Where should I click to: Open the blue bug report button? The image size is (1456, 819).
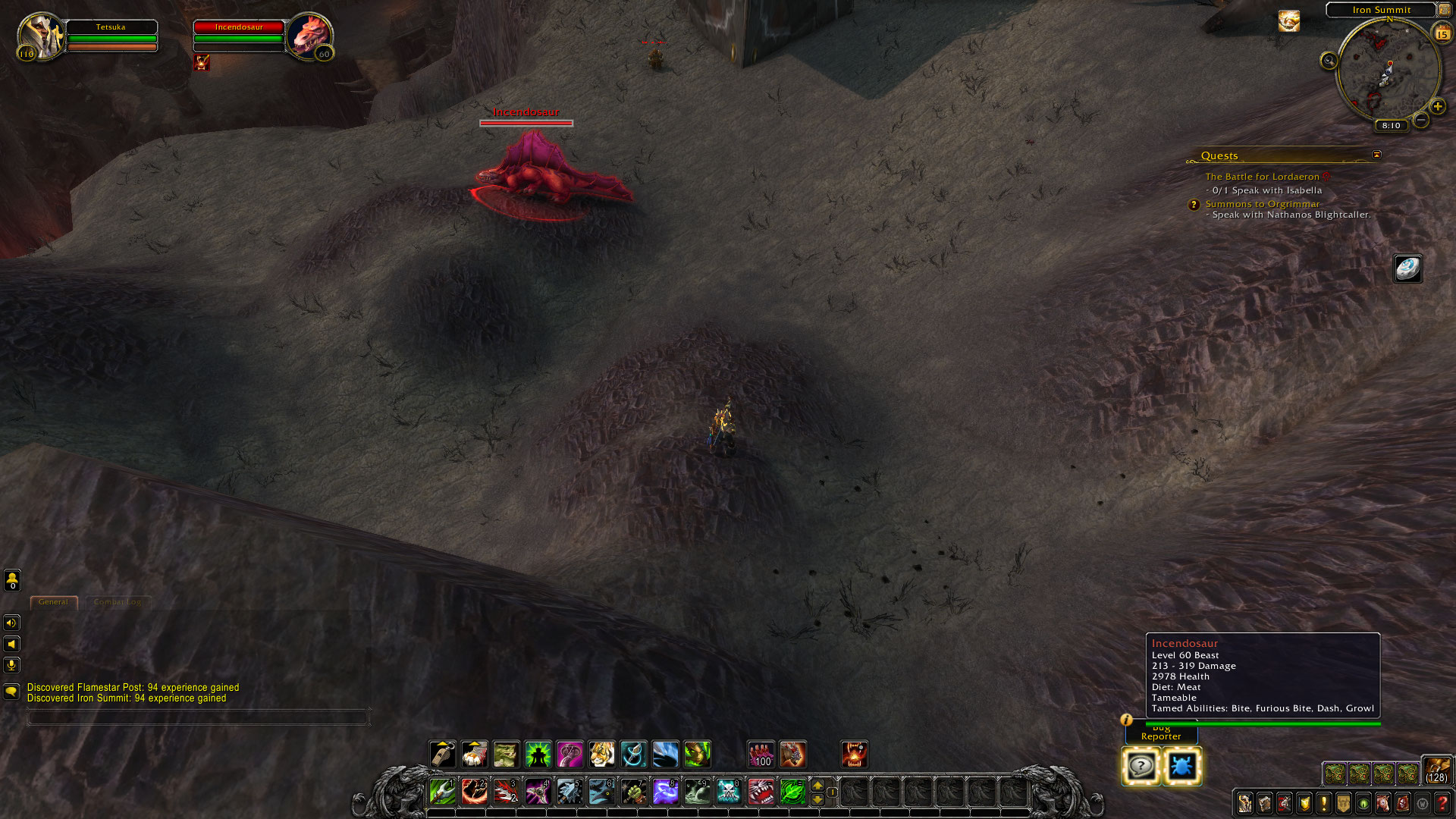tap(1181, 766)
